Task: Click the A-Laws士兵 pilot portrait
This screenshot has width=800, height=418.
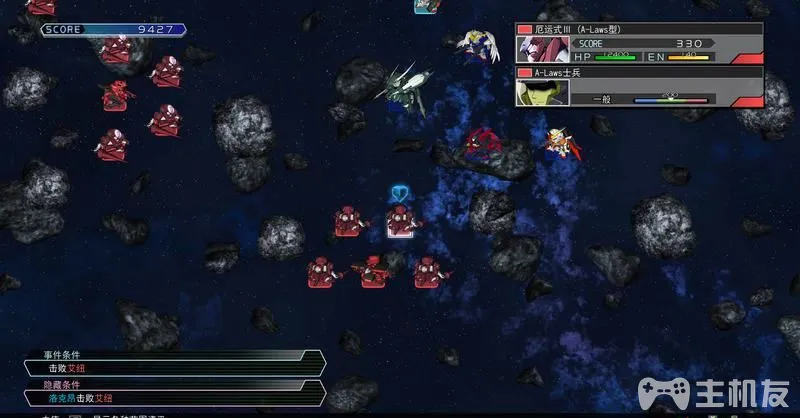Action: pos(542,92)
